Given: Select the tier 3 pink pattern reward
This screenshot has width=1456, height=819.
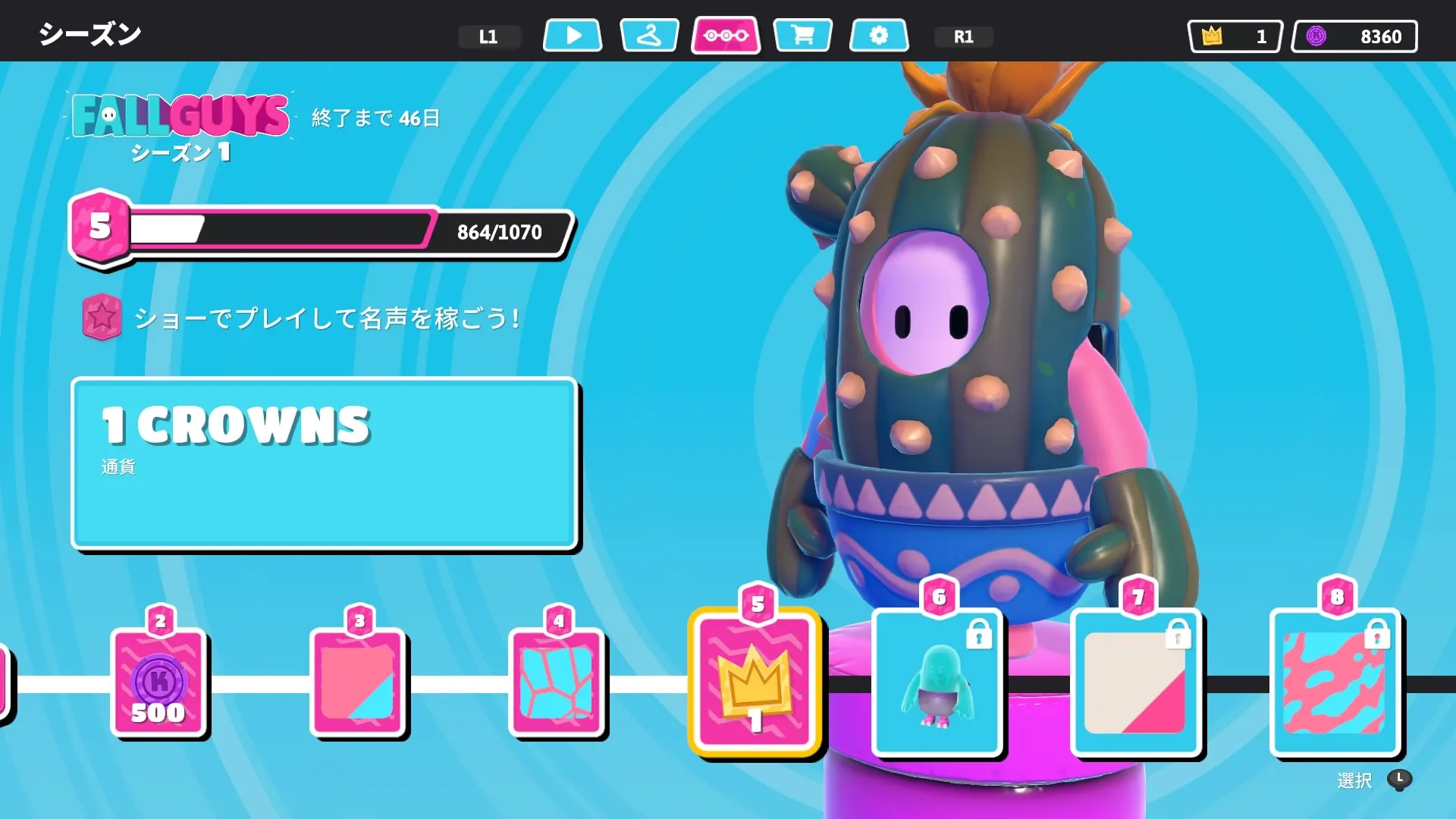Looking at the screenshot, I should [x=358, y=682].
